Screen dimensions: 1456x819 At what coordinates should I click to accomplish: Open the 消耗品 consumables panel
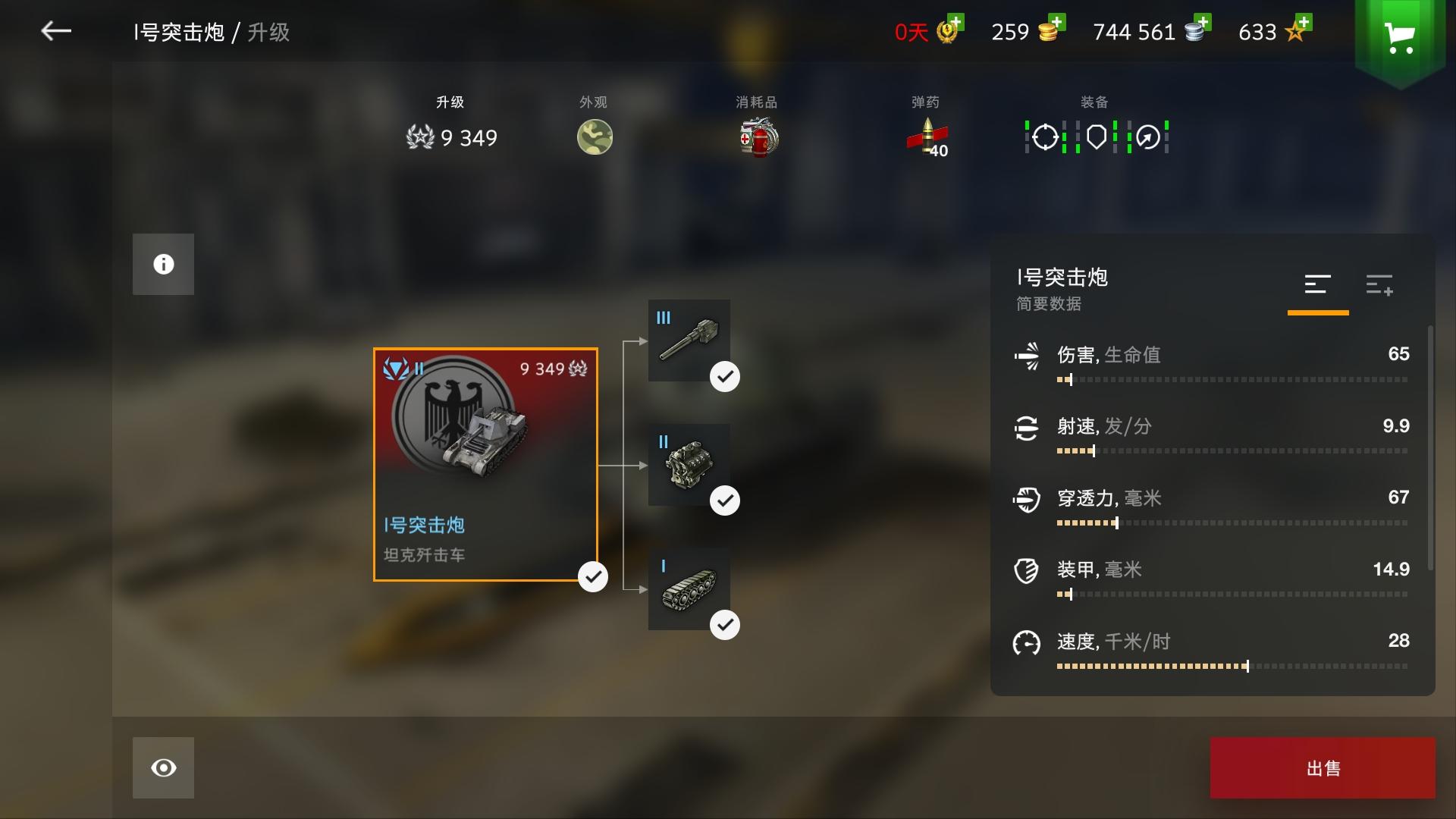(x=757, y=125)
